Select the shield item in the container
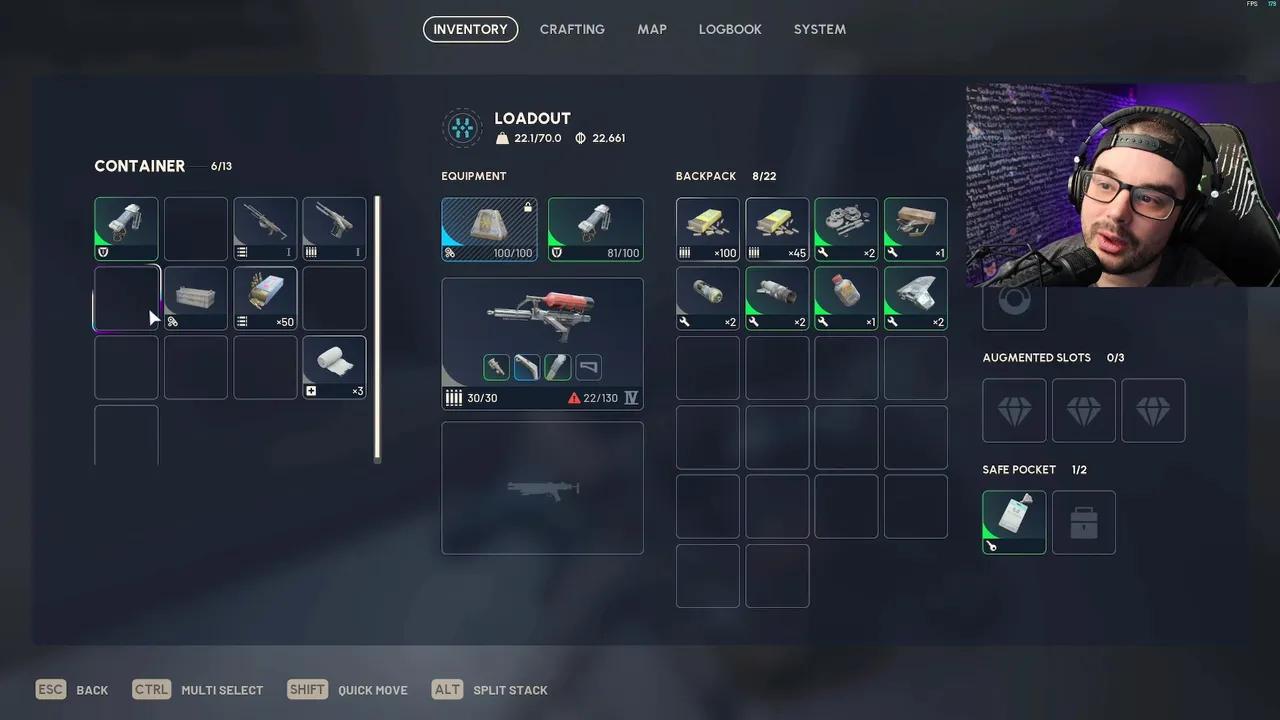The image size is (1280, 720). click(126, 229)
